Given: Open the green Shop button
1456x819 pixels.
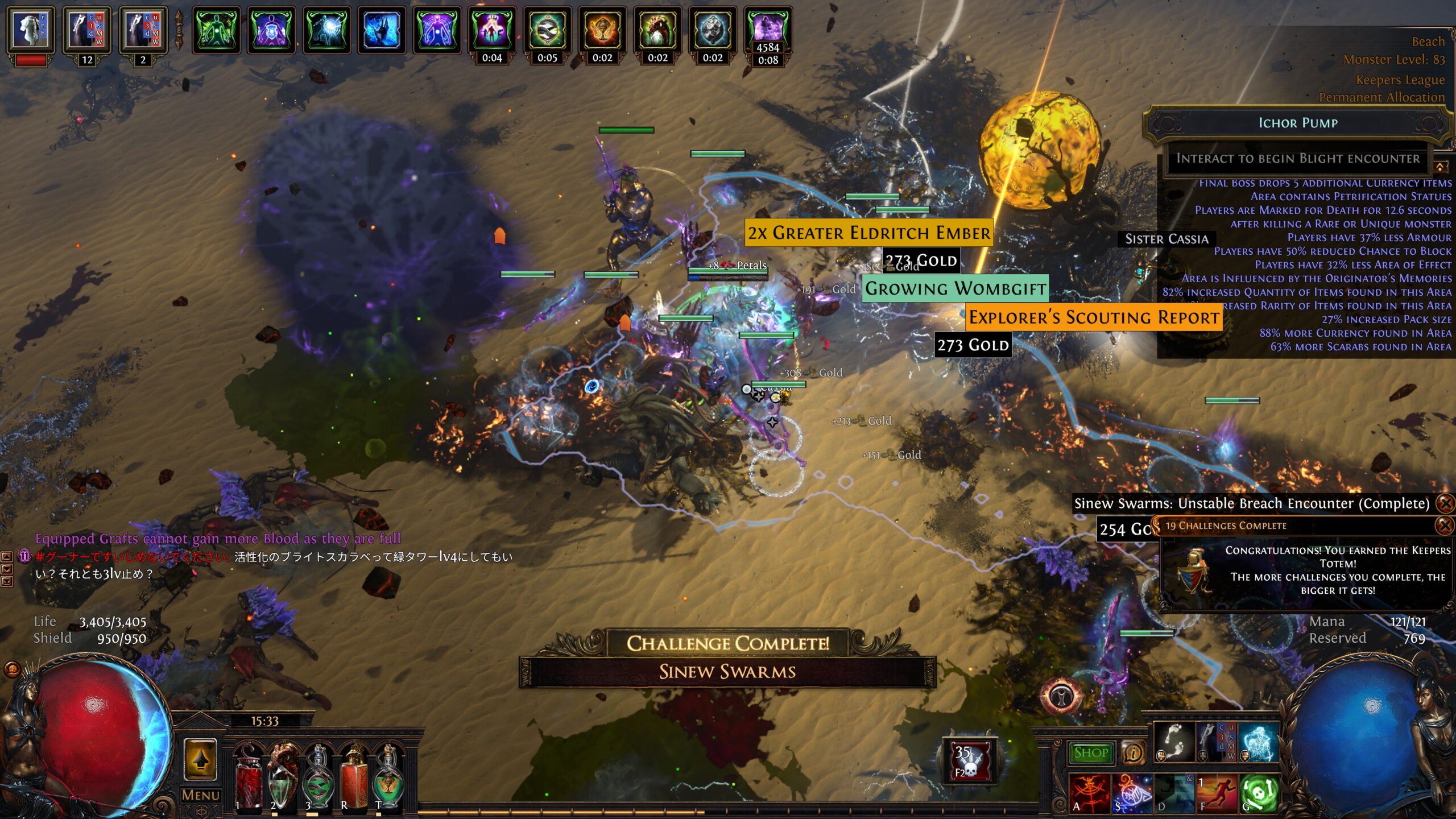Looking at the screenshot, I should (x=1091, y=753).
